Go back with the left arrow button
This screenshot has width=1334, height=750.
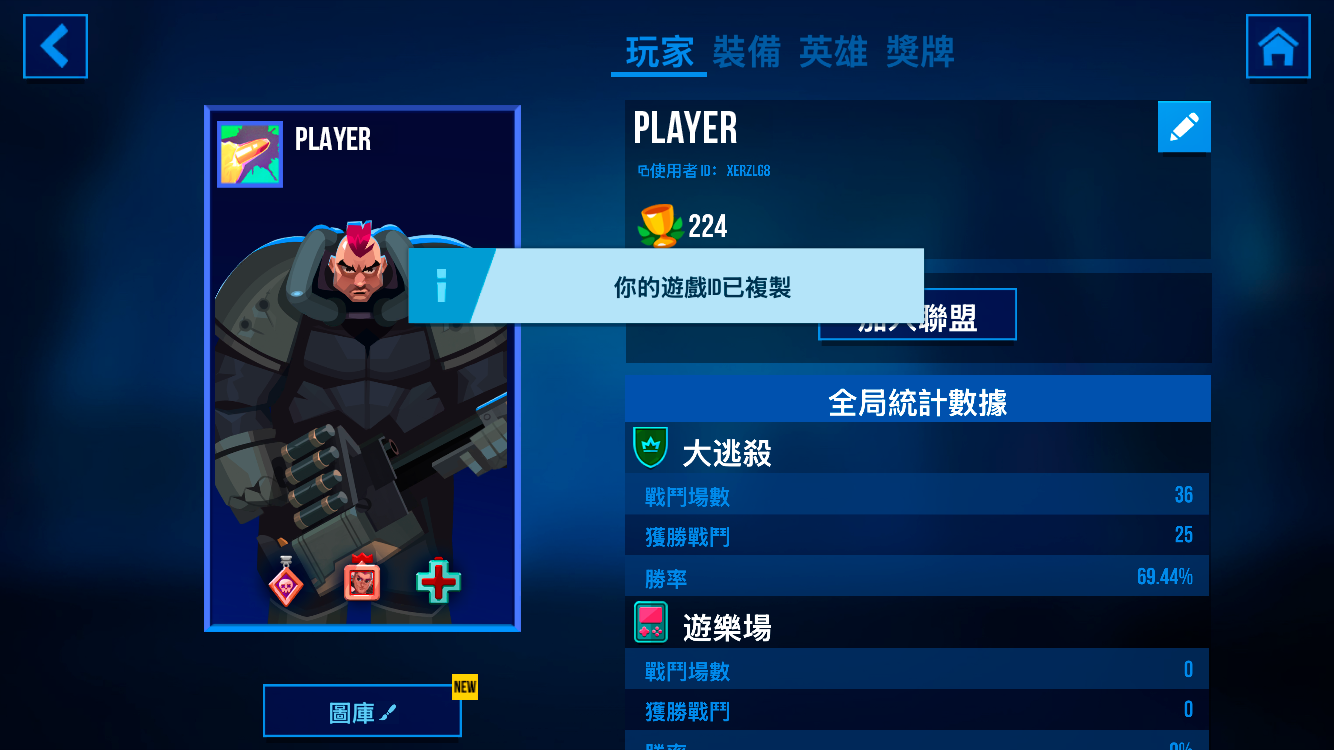point(56,46)
